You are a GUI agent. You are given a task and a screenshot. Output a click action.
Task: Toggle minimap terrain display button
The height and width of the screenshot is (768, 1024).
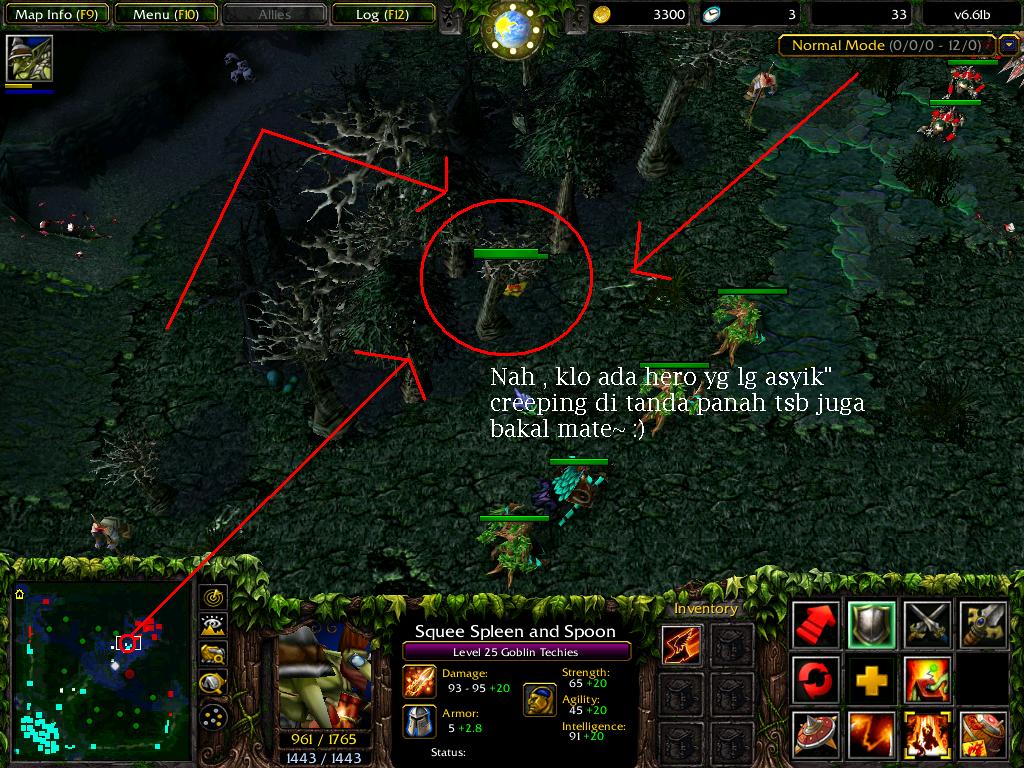(214, 626)
